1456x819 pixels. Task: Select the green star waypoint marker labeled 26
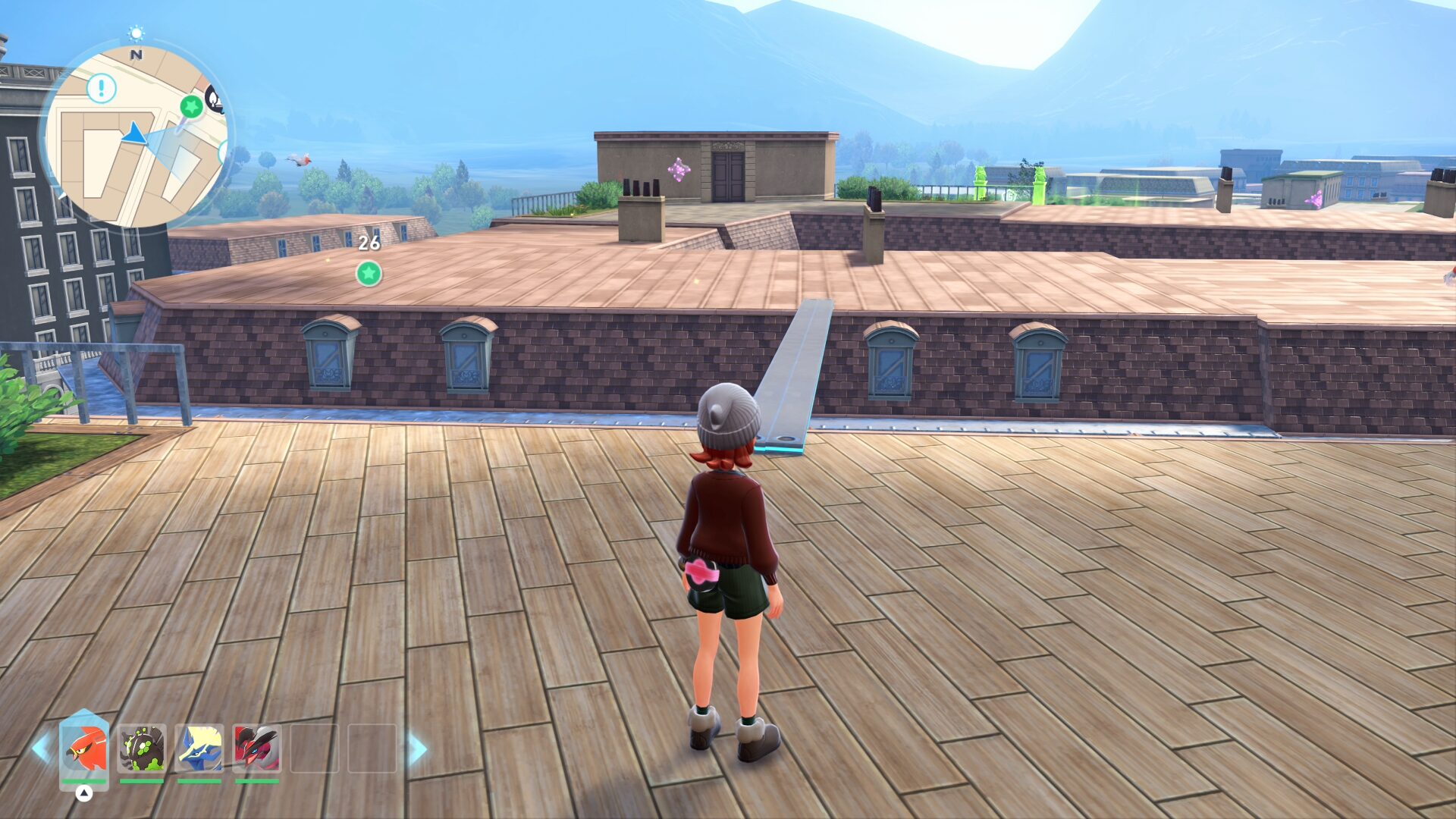pos(369,273)
